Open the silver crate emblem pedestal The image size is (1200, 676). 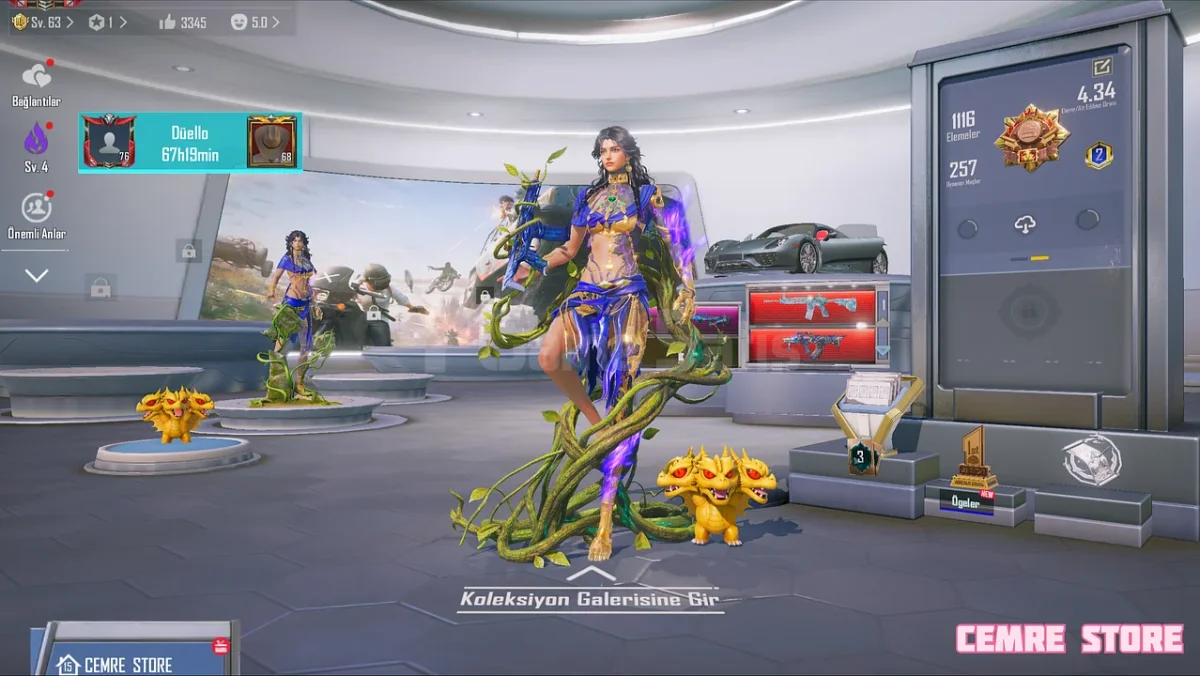pos(1091,462)
